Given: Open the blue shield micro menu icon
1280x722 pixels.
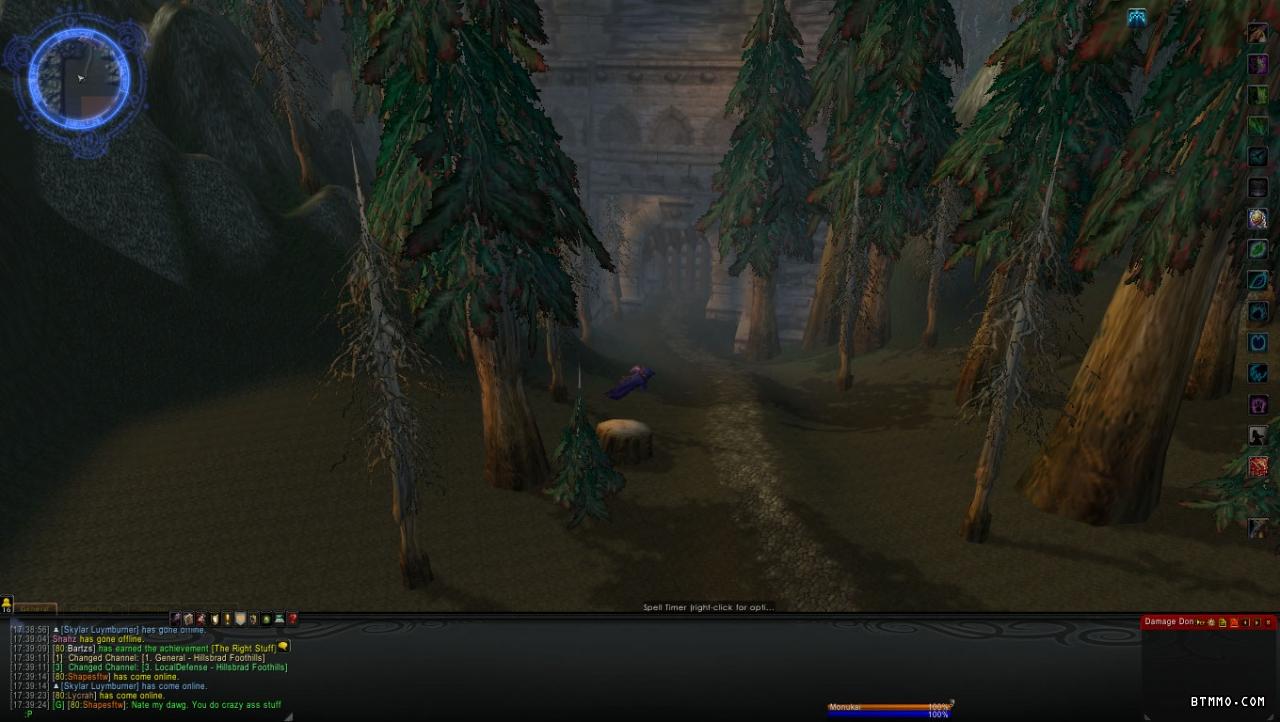Looking at the screenshot, I should click(240, 619).
